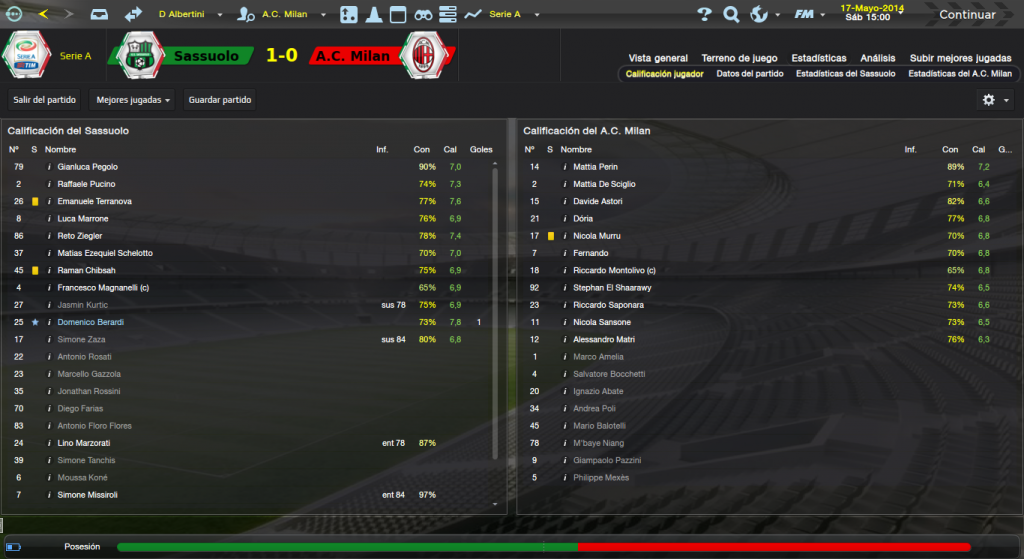This screenshot has height=559, width=1024.
Task: Exit via Salir del partido
Action: [44, 100]
